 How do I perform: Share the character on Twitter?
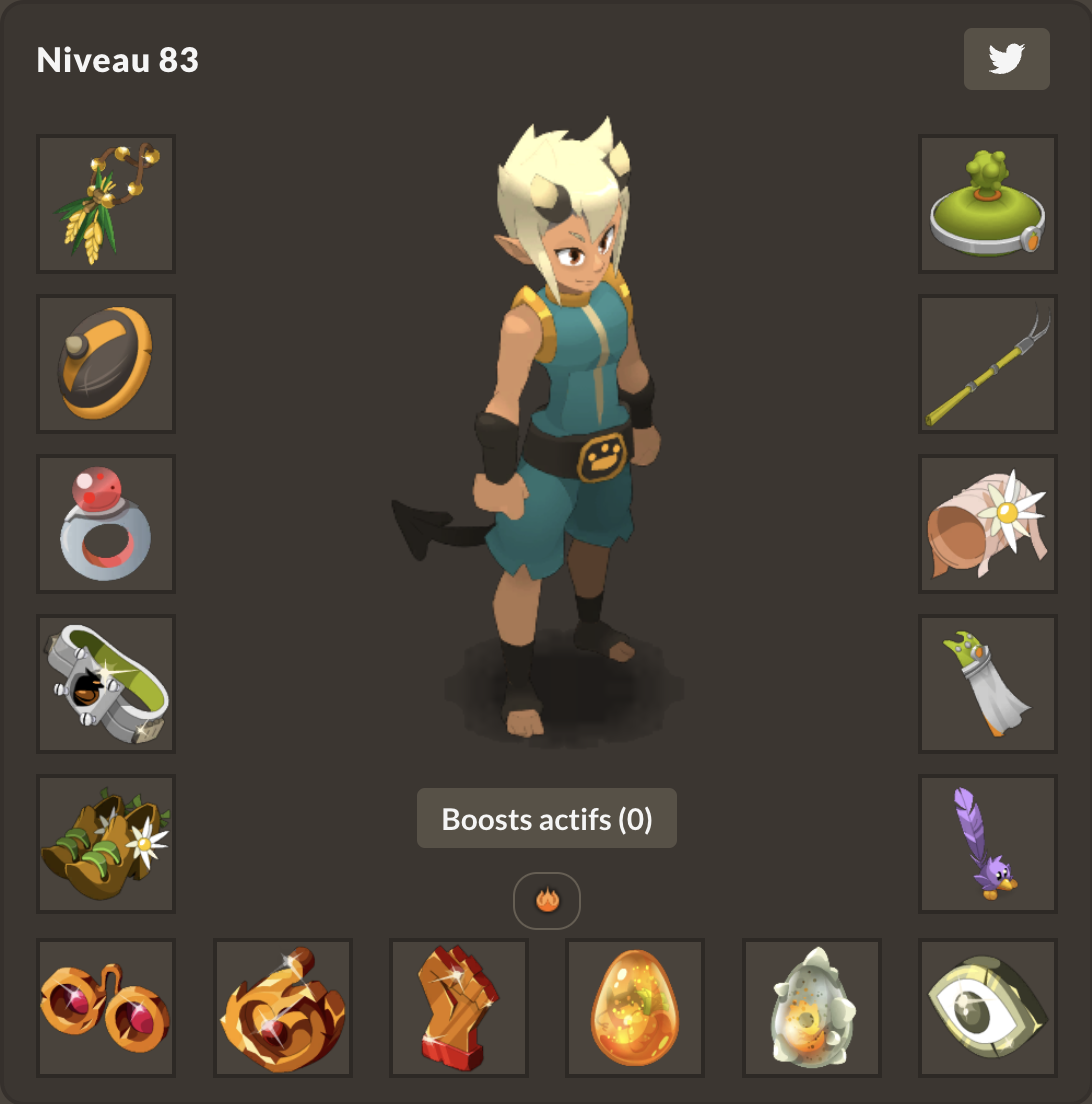(1006, 59)
